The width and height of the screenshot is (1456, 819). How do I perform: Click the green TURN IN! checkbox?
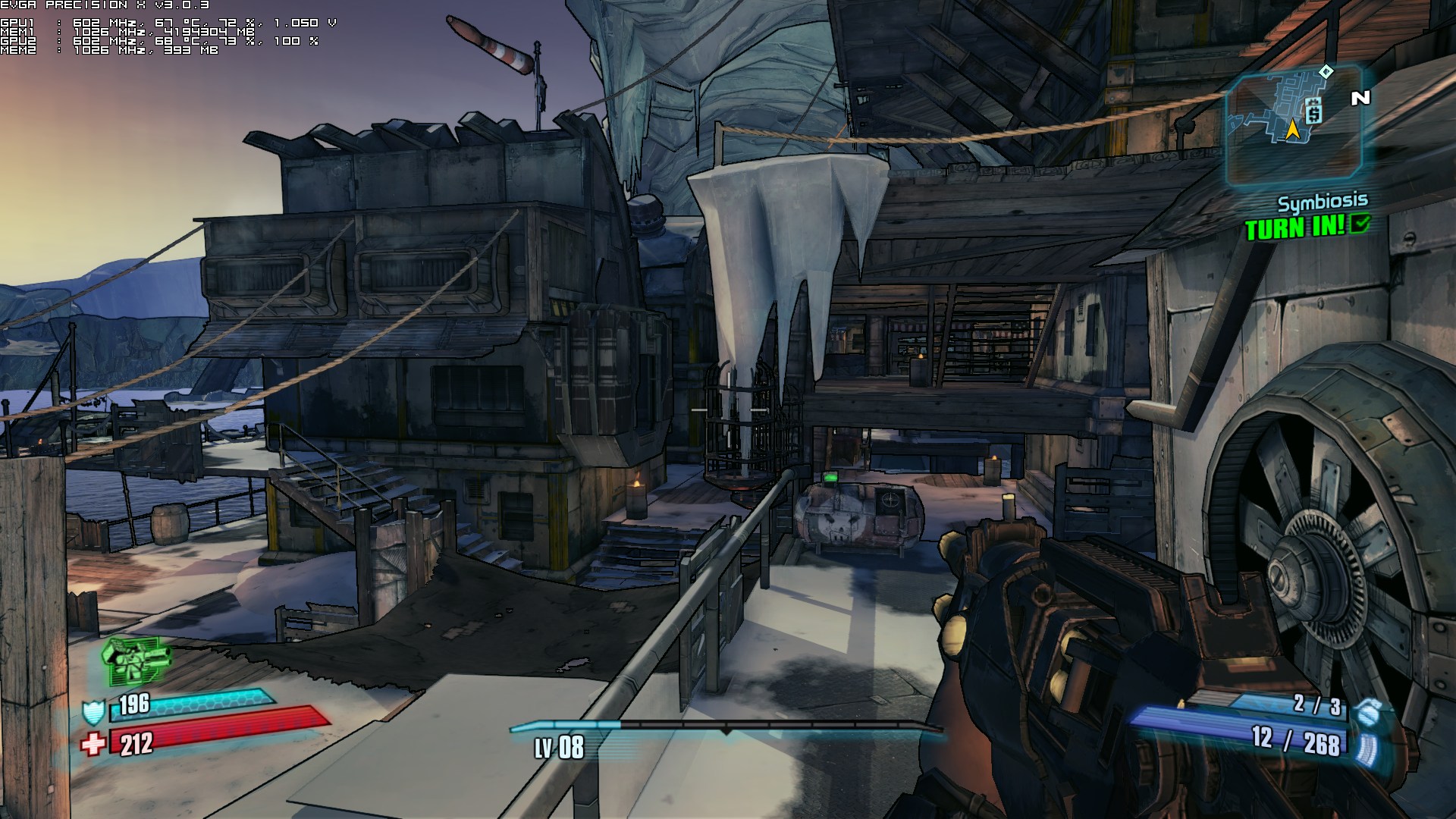(1361, 224)
